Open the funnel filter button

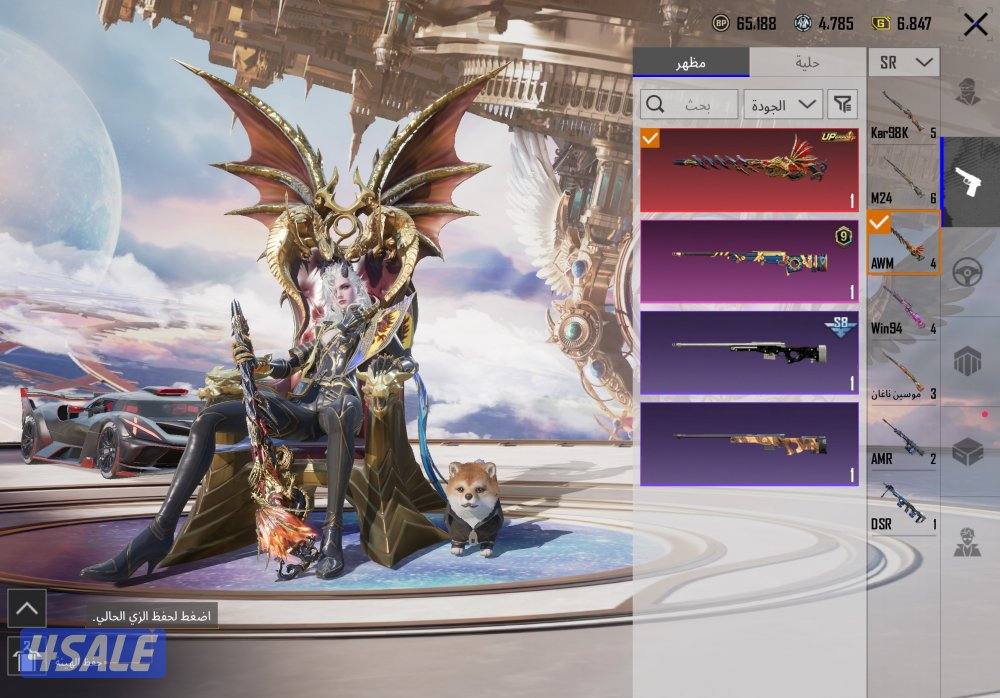[x=844, y=104]
